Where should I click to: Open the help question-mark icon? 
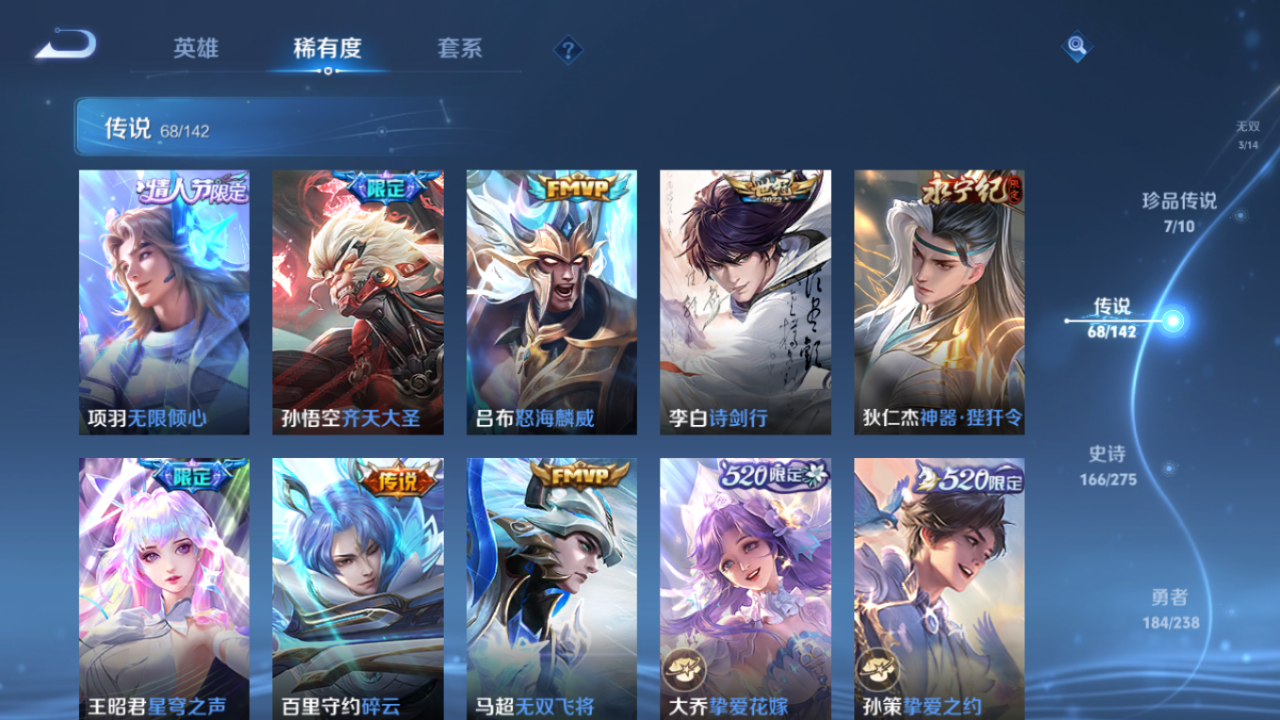coord(566,47)
